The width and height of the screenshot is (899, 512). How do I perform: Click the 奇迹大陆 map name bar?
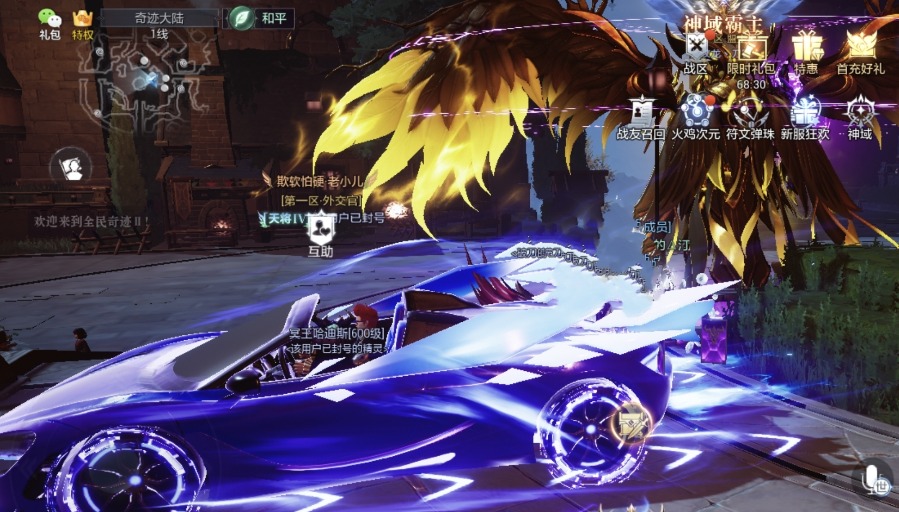coord(159,18)
